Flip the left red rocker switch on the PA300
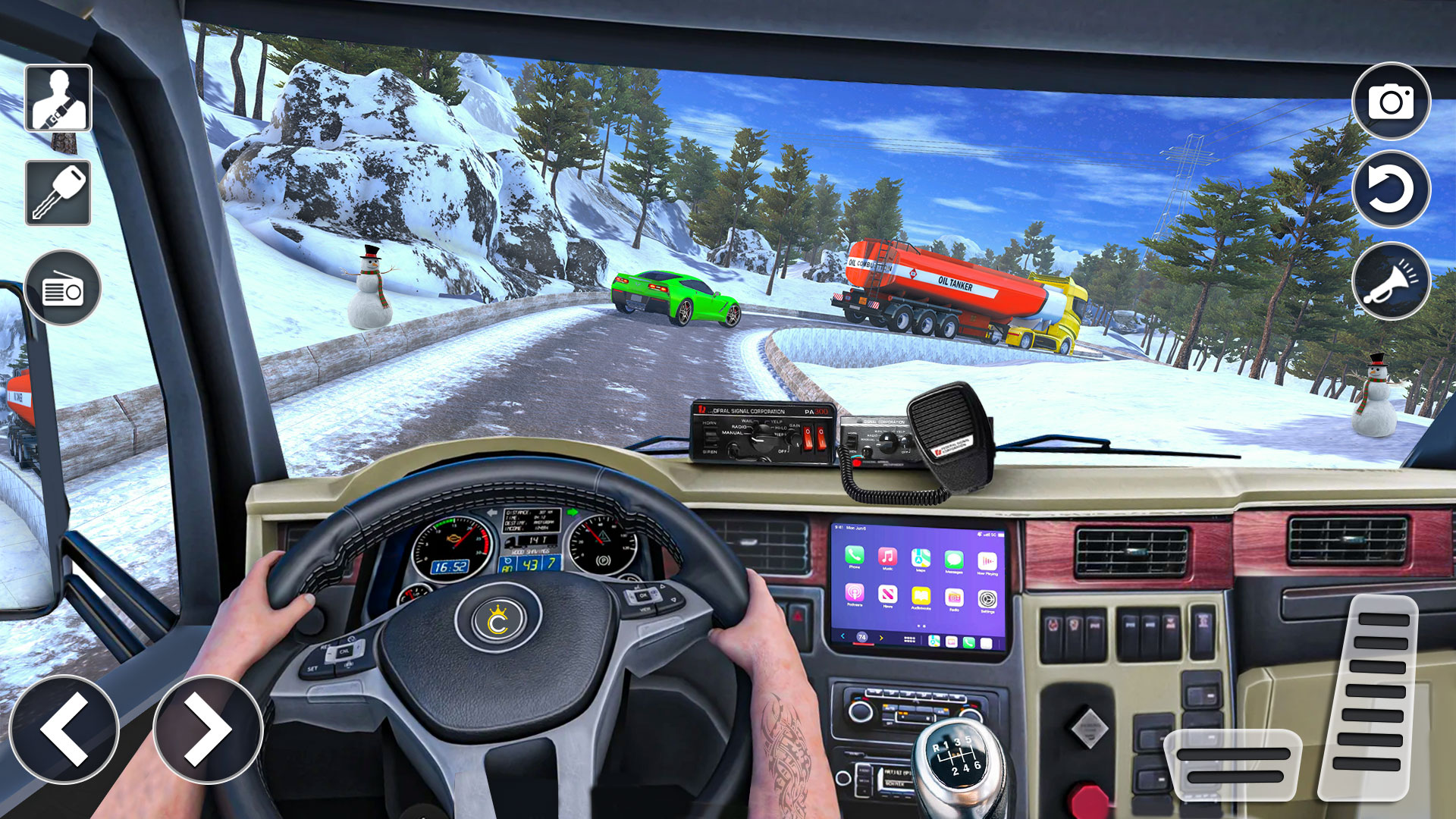Image resolution: width=1456 pixels, height=819 pixels. 808,438
